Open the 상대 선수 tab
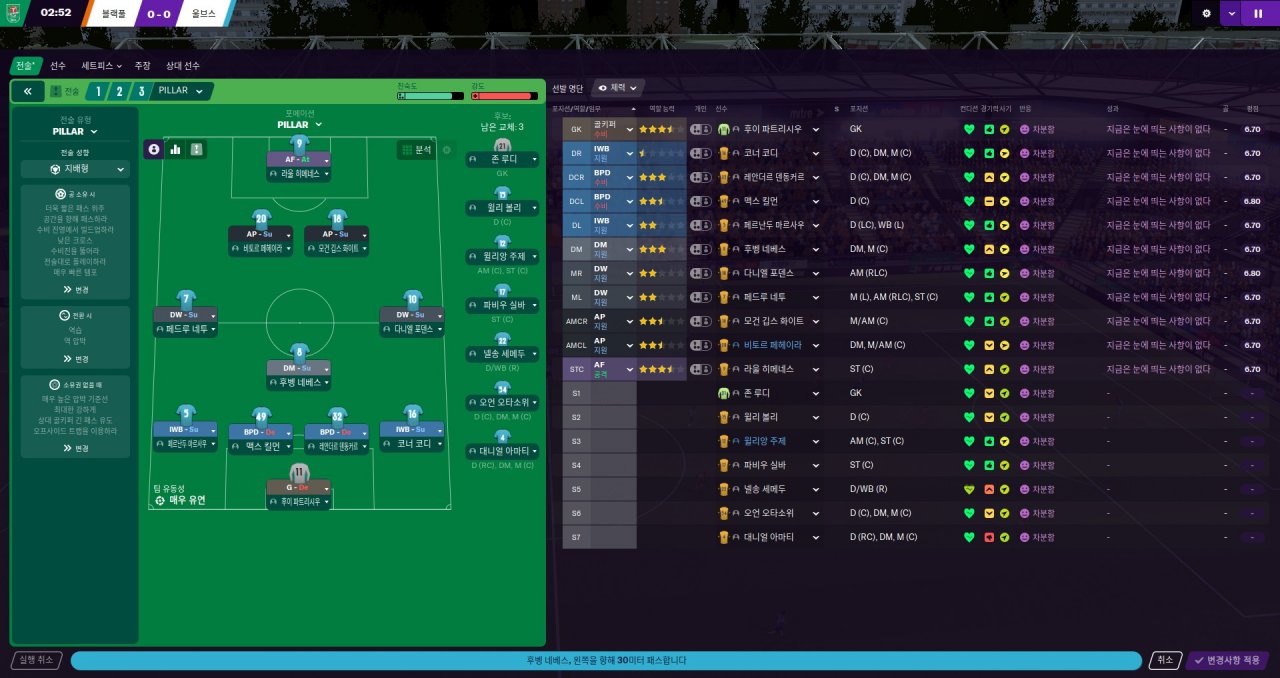Screen dimensions: 1280x678 pos(183,65)
